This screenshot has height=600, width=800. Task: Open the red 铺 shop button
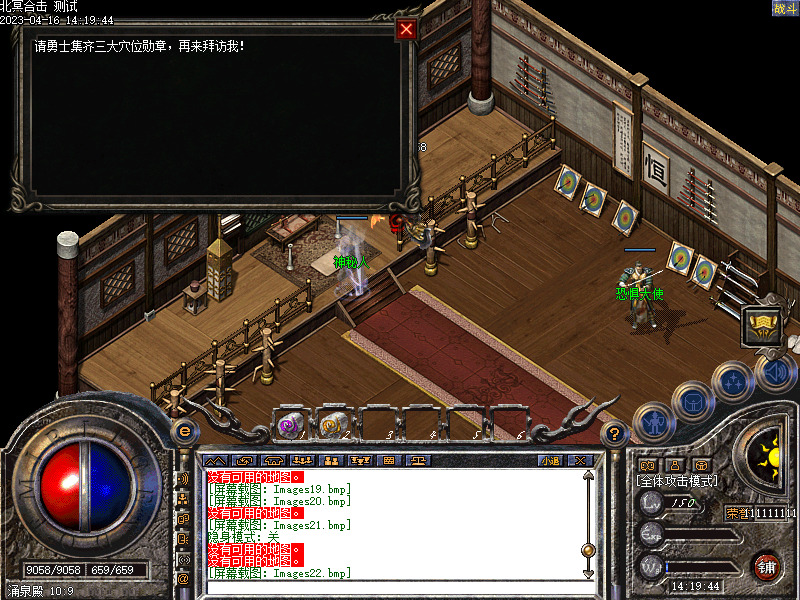coord(767,566)
